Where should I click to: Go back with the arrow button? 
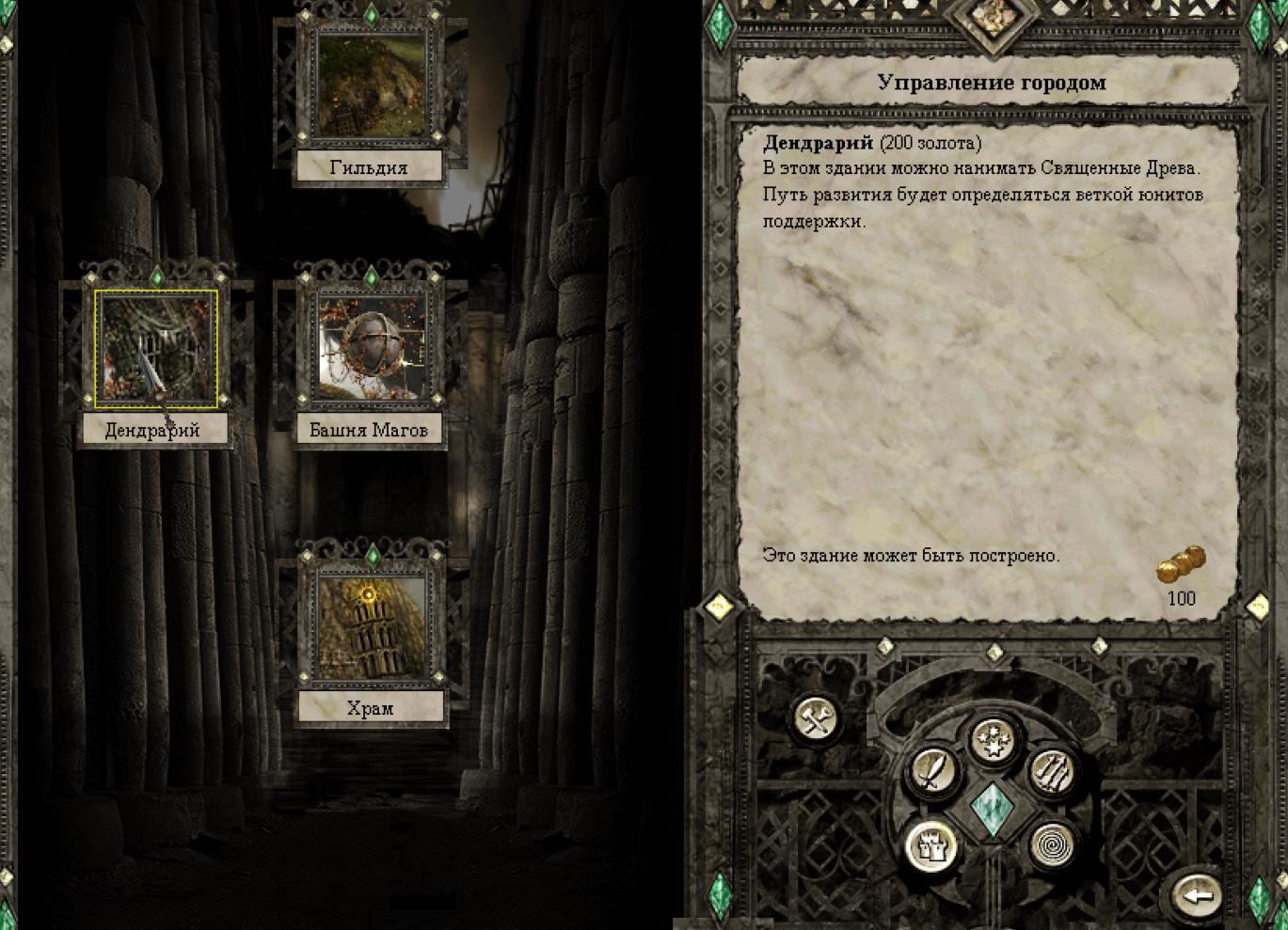tap(1197, 894)
